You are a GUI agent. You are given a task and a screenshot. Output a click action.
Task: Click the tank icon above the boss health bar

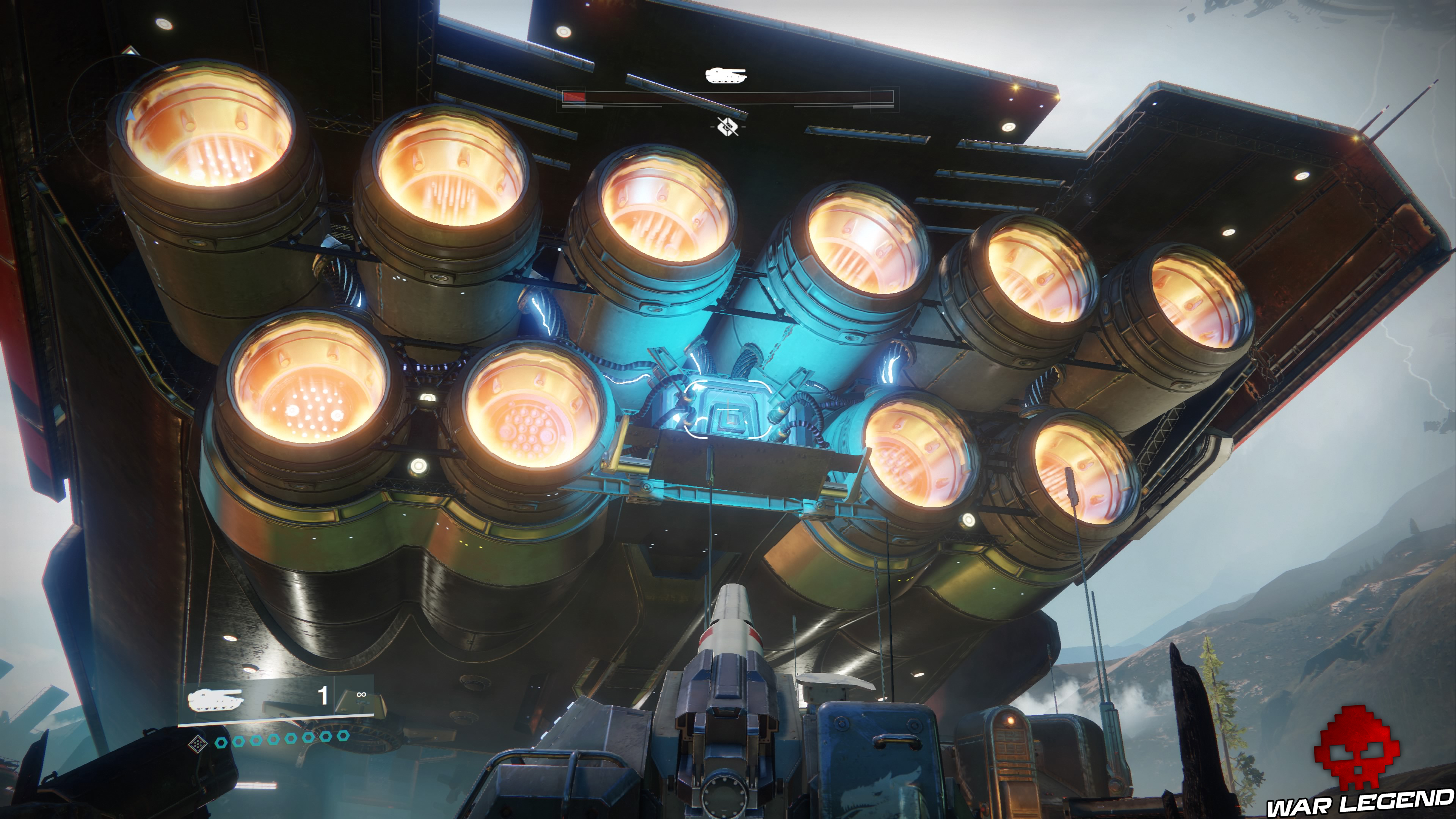point(726,75)
